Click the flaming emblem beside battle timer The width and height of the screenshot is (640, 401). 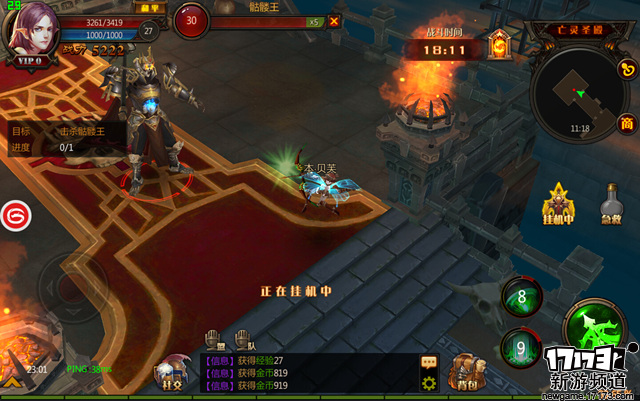coord(500,44)
